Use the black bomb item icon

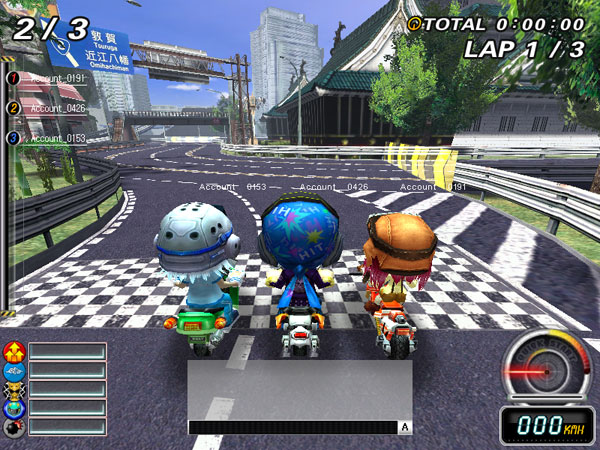[x=14, y=427]
